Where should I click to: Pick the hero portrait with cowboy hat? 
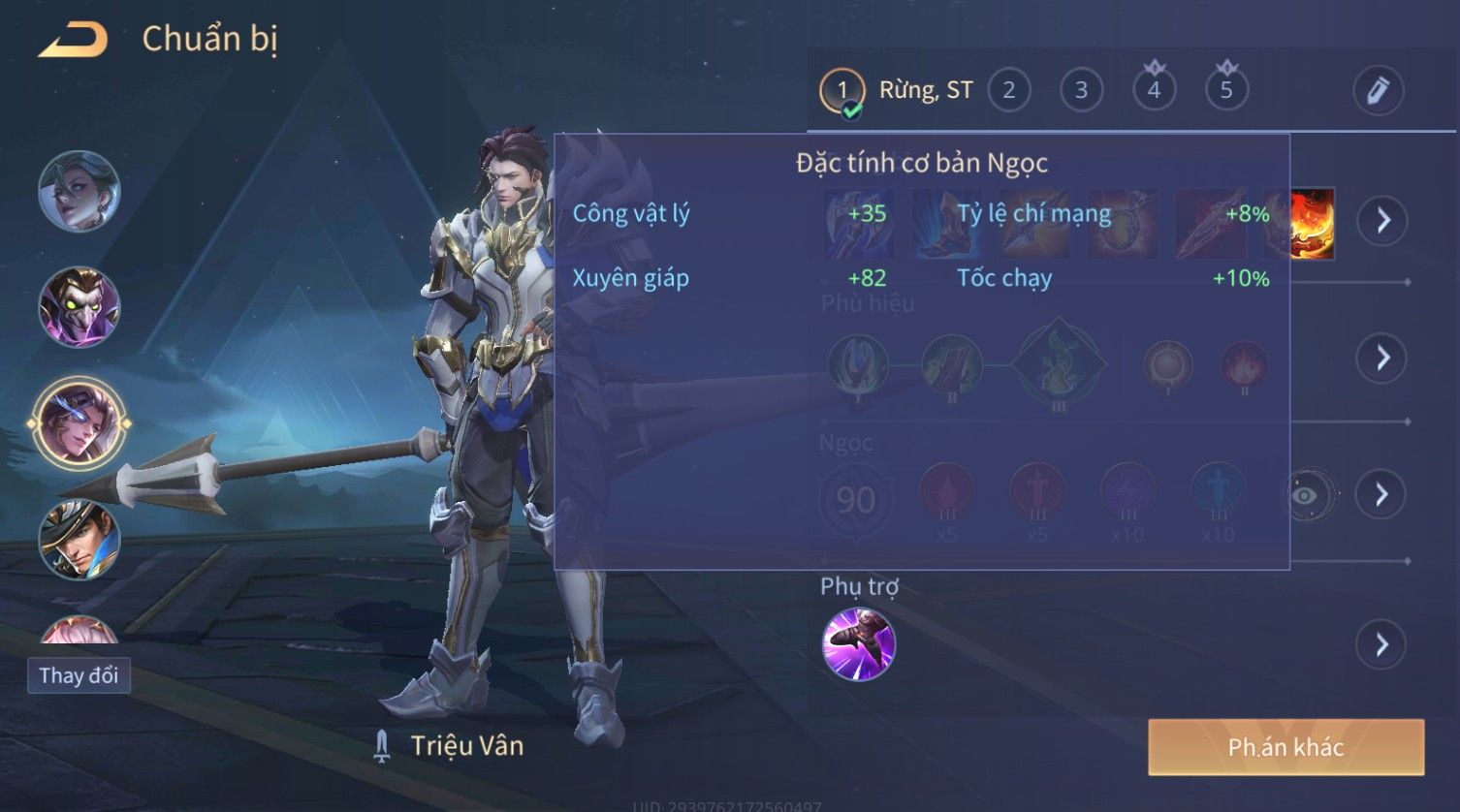coord(79,540)
